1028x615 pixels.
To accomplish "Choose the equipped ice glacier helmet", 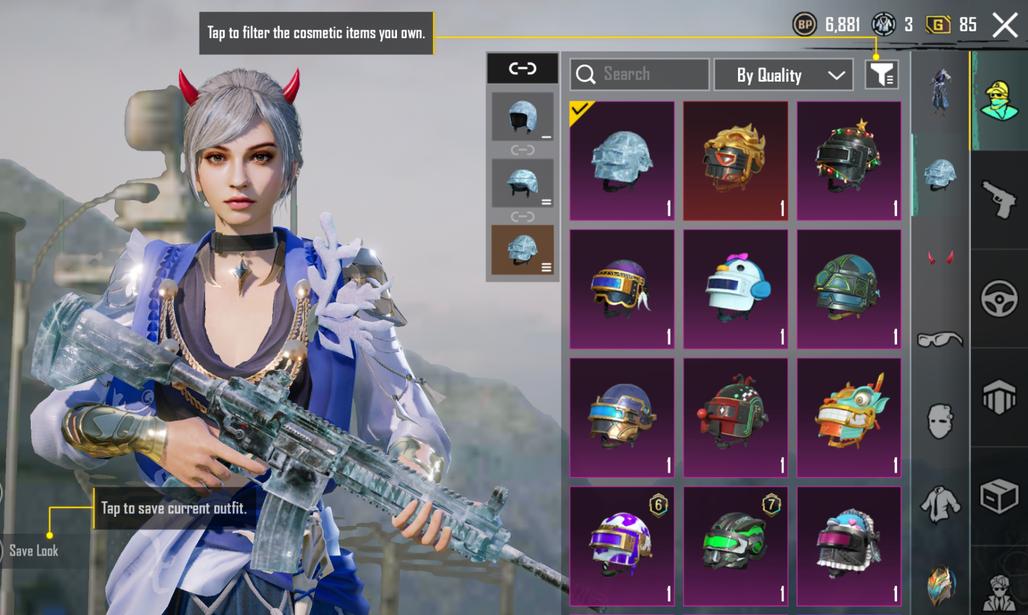I will 621,160.
